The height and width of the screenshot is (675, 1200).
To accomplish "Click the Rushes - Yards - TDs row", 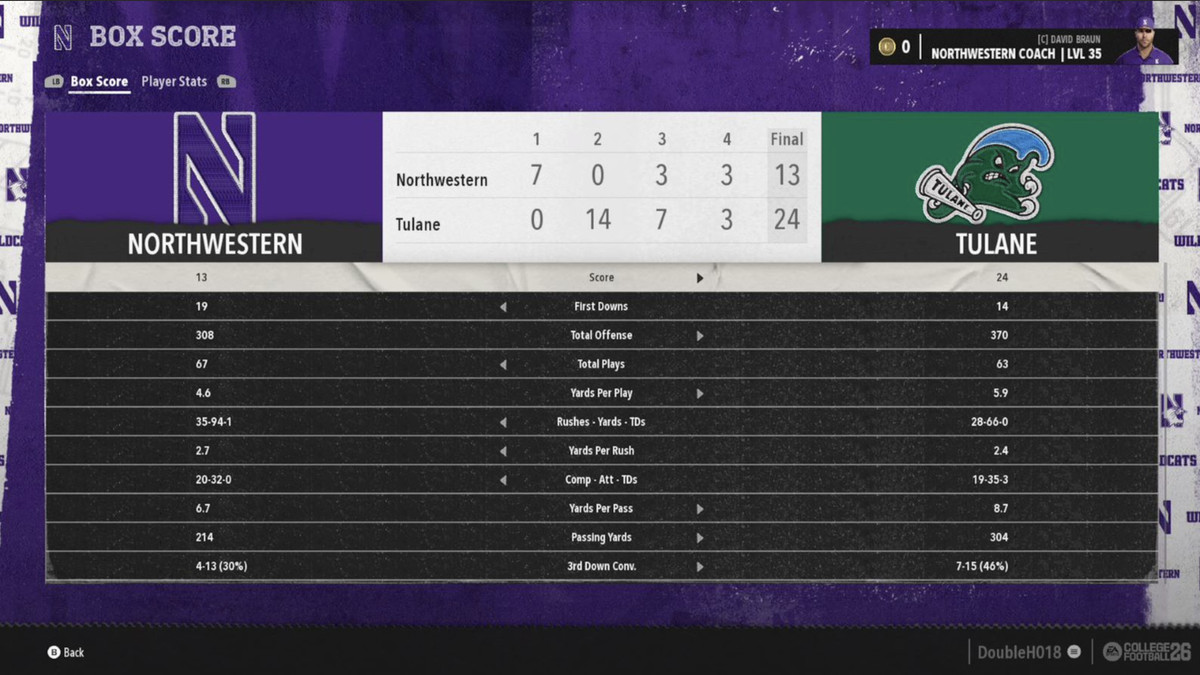I will tap(601, 422).
